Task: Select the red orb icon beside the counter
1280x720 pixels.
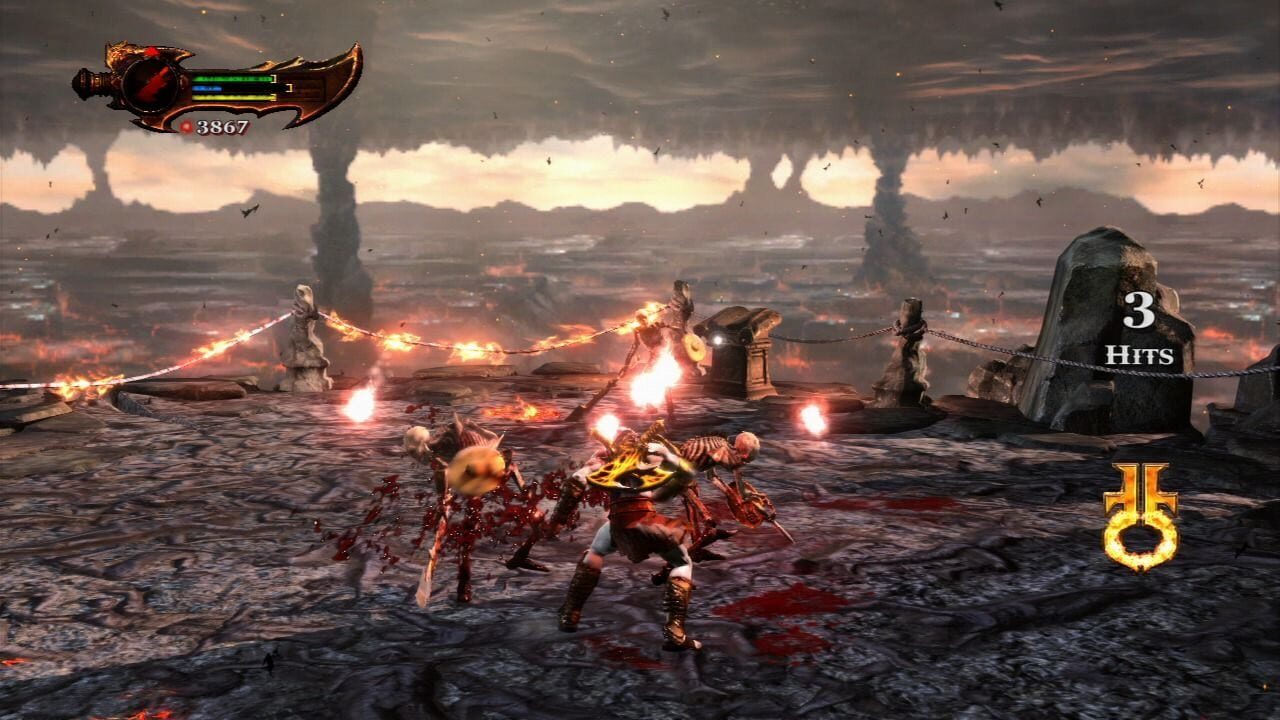Action: [186, 126]
